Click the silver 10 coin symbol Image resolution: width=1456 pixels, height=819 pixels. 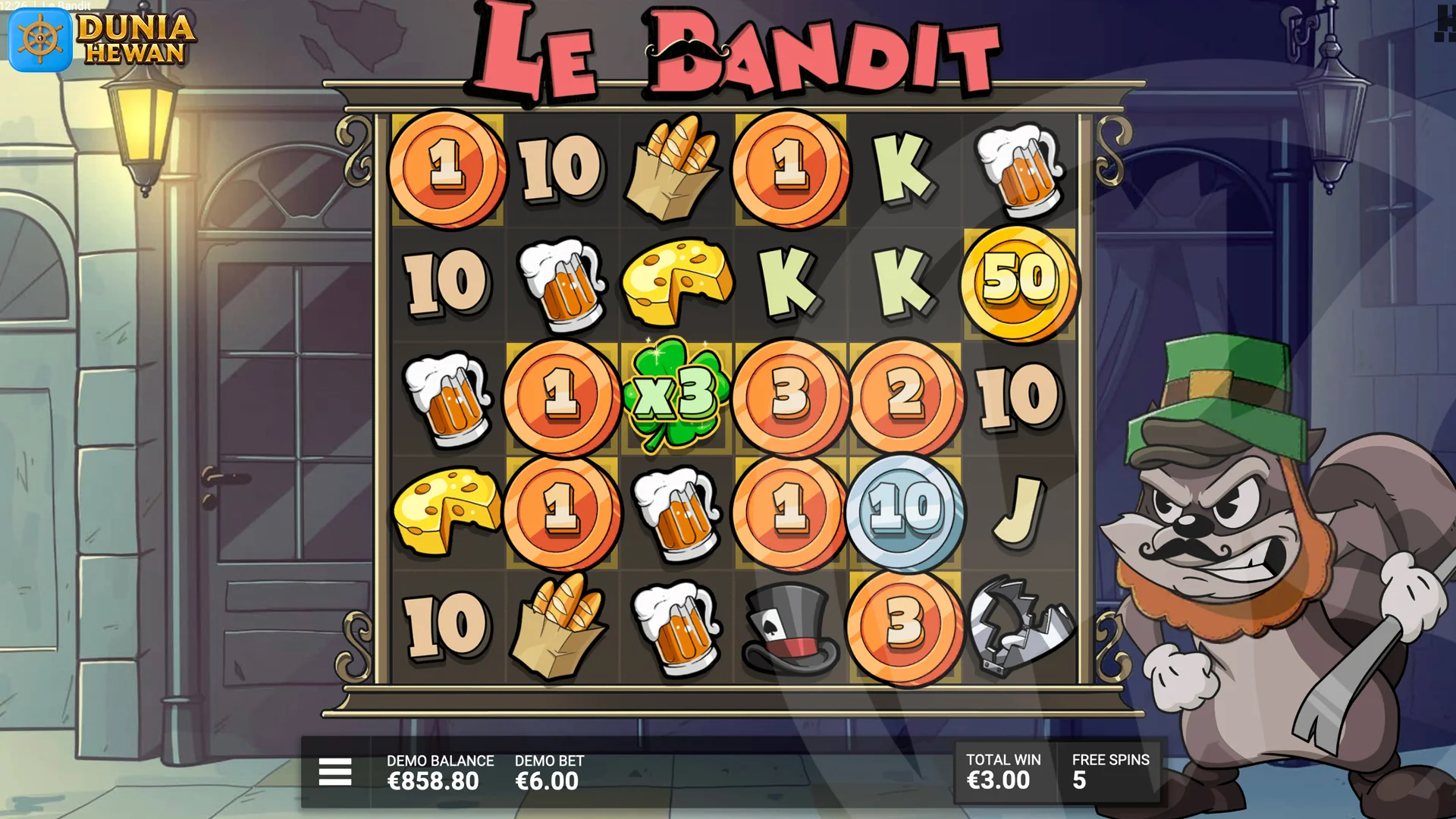pyautogui.click(x=905, y=512)
